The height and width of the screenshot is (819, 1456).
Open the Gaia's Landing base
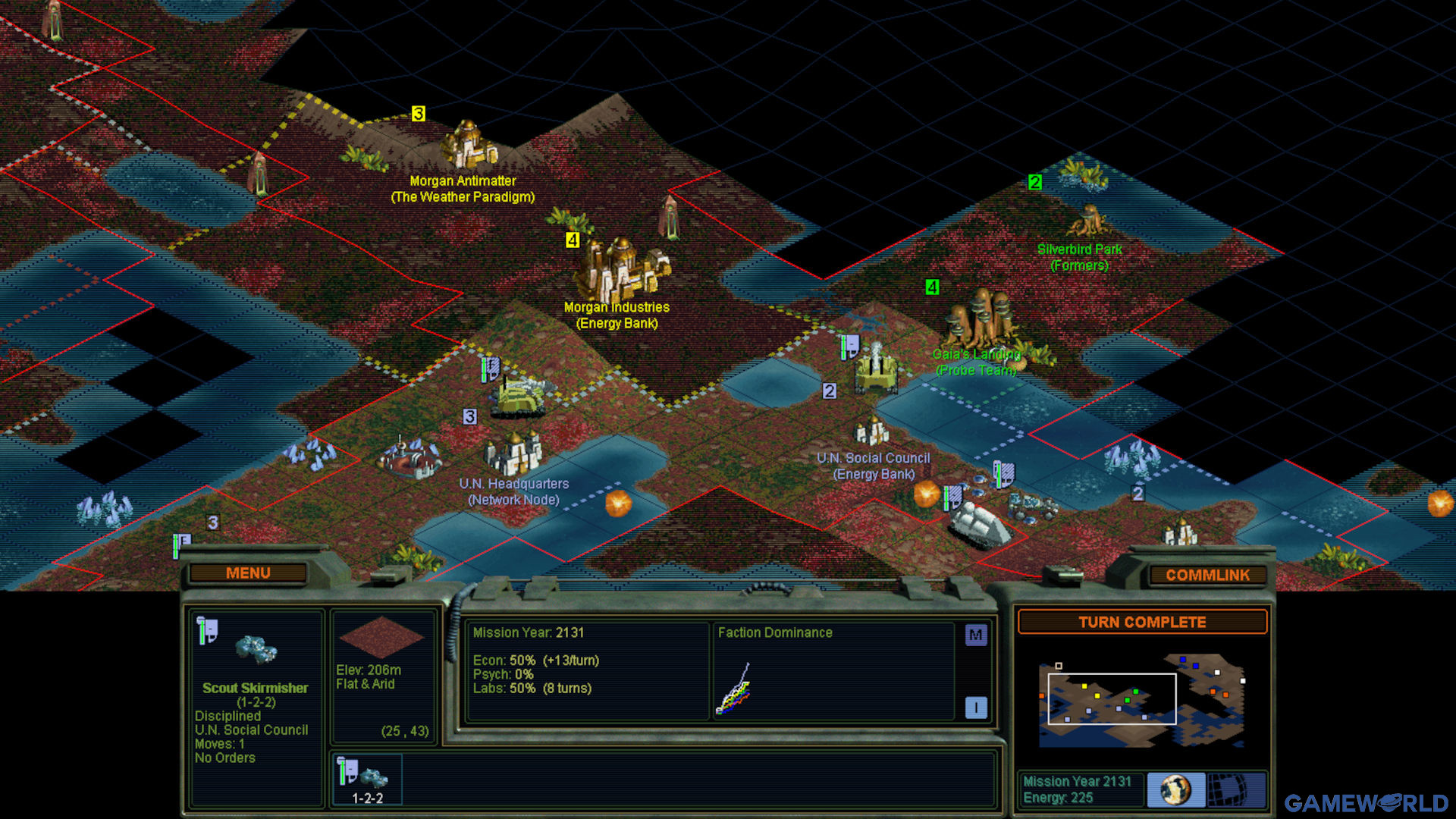(980, 318)
